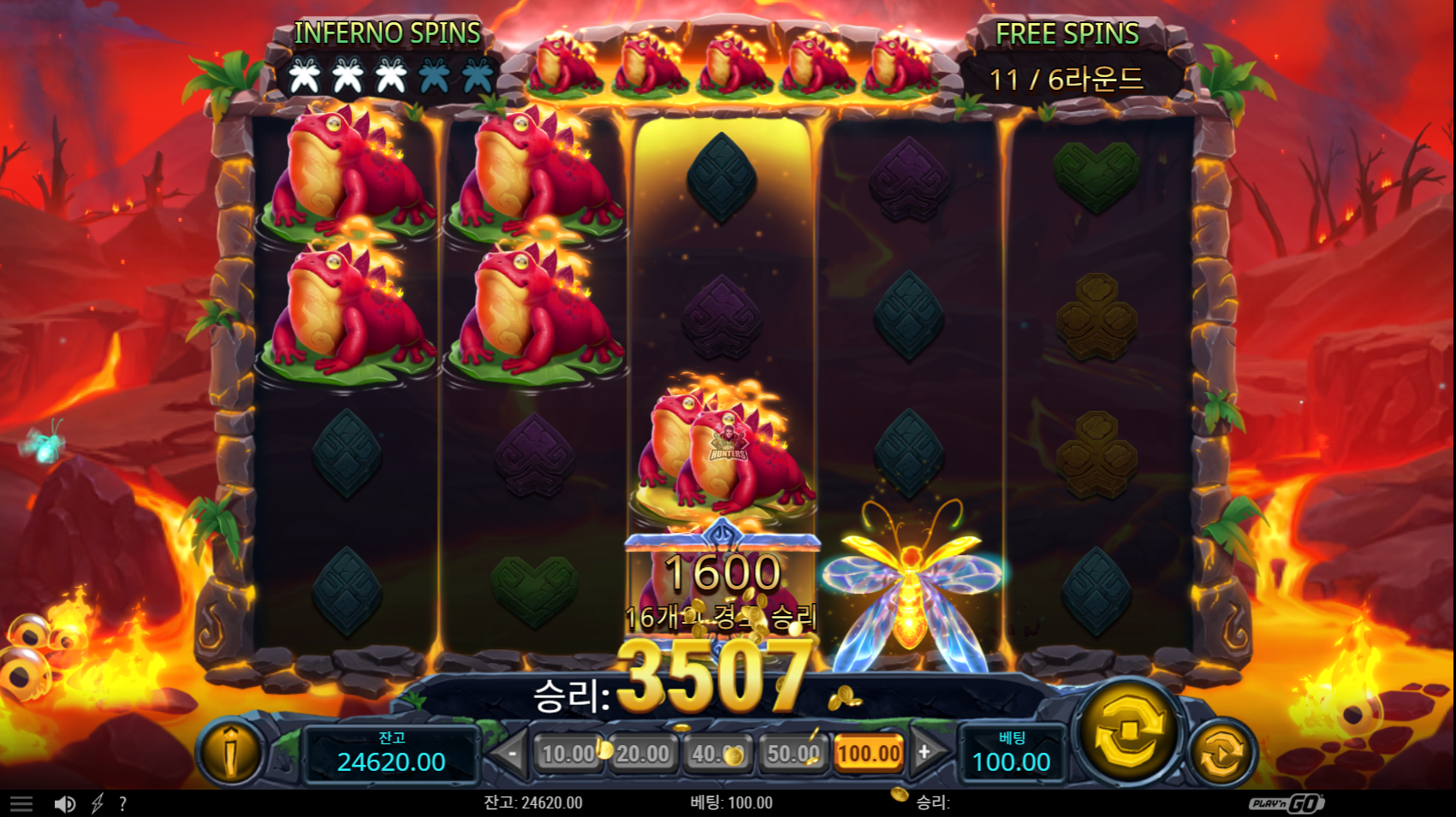This screenshot has width=1456, height=817.
Task: Increase the bet with the plus arrow
Action: coord(924,753)
